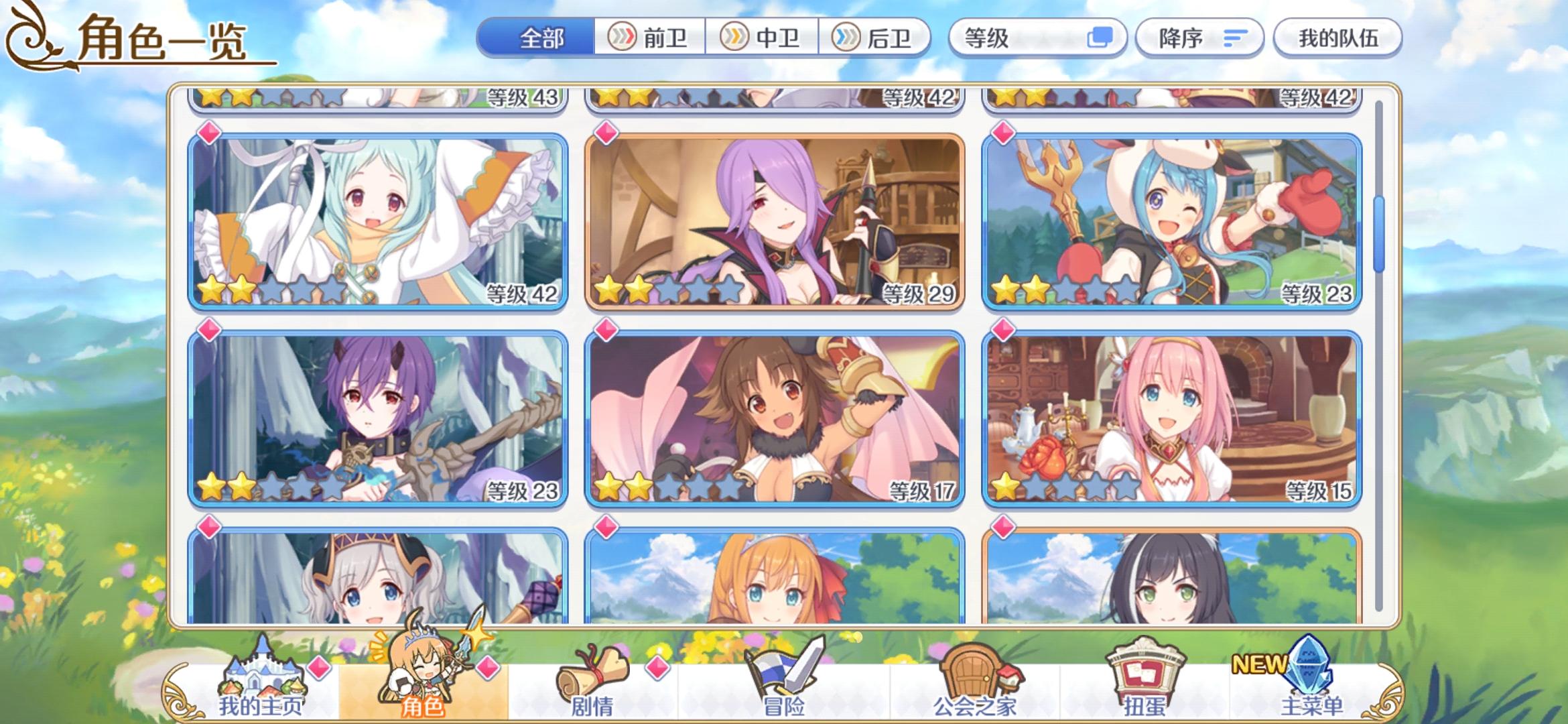Screen dimensions: 1568x724
Task: Click the sort-order lines icon inside 降序
Action: click(1235, 38)
